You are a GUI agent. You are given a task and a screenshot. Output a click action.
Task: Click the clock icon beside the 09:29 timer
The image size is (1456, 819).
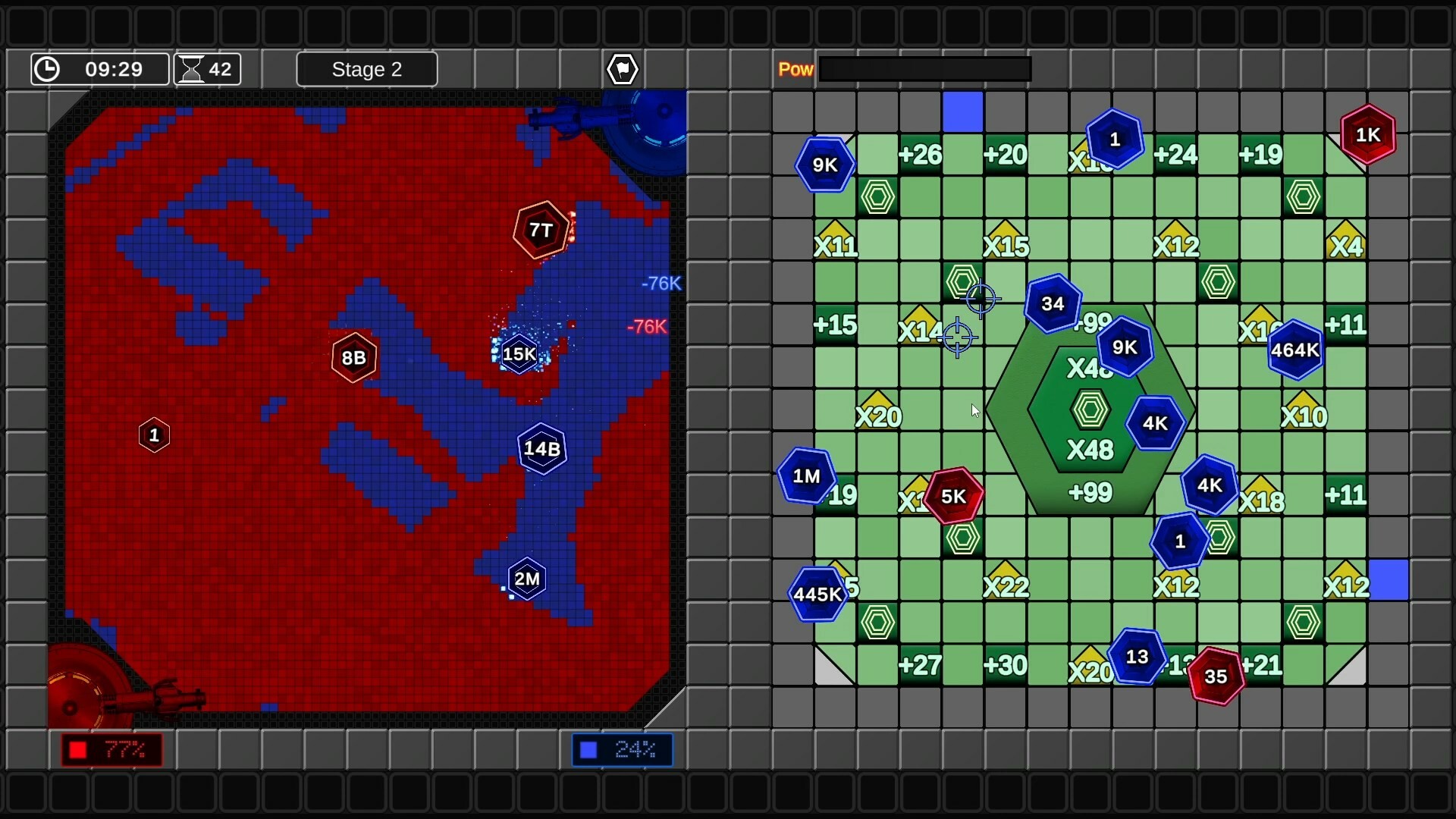tap(47, 69)
